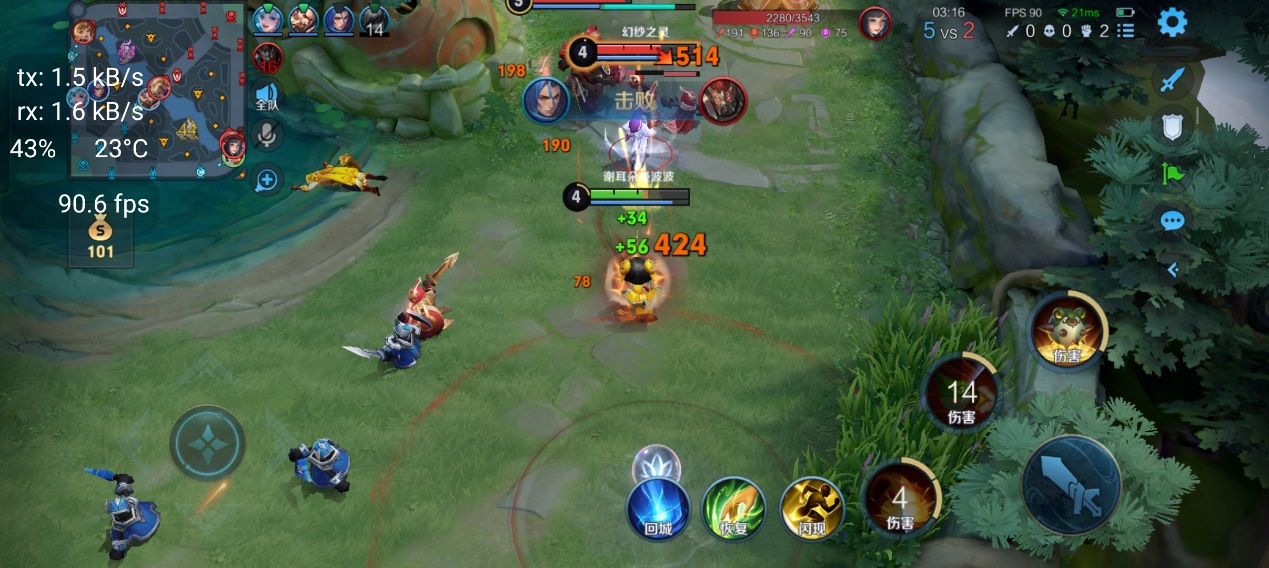Collapse the signal panel with the arrow
This screenshot has width=1269, height=568.
click(x=1173, y=269)
